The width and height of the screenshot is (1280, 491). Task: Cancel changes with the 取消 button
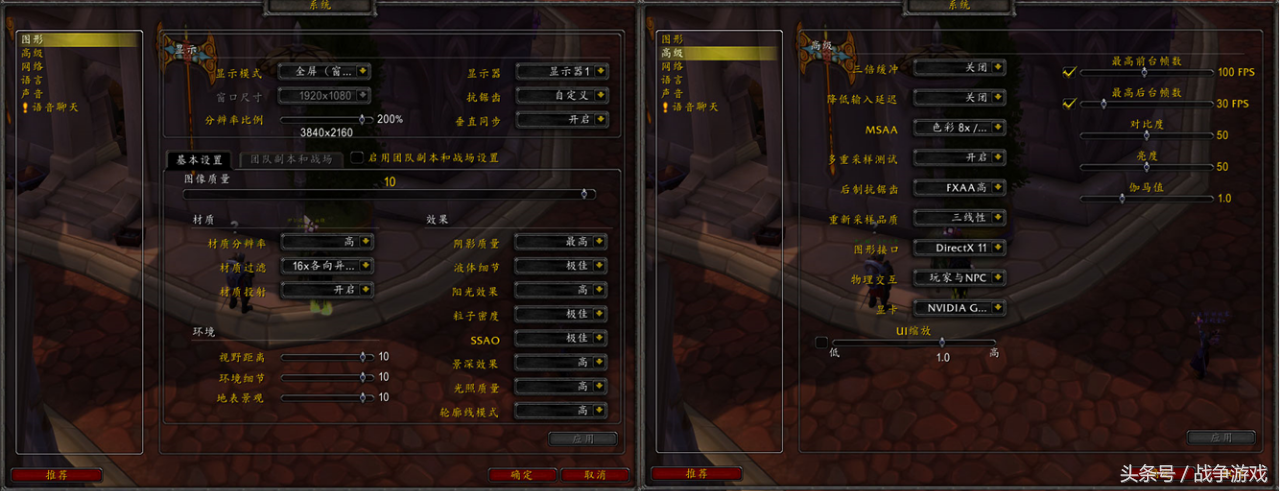[595, 475]
